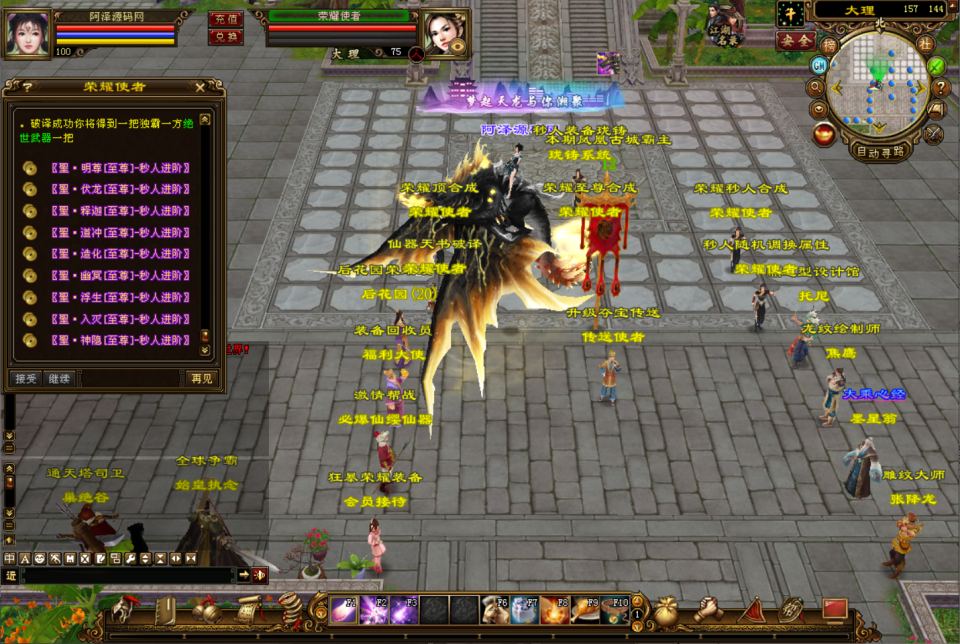Click the 兑换 exchange button
Image resolution: width=960 pixels, height=644 pixels.
226,36
